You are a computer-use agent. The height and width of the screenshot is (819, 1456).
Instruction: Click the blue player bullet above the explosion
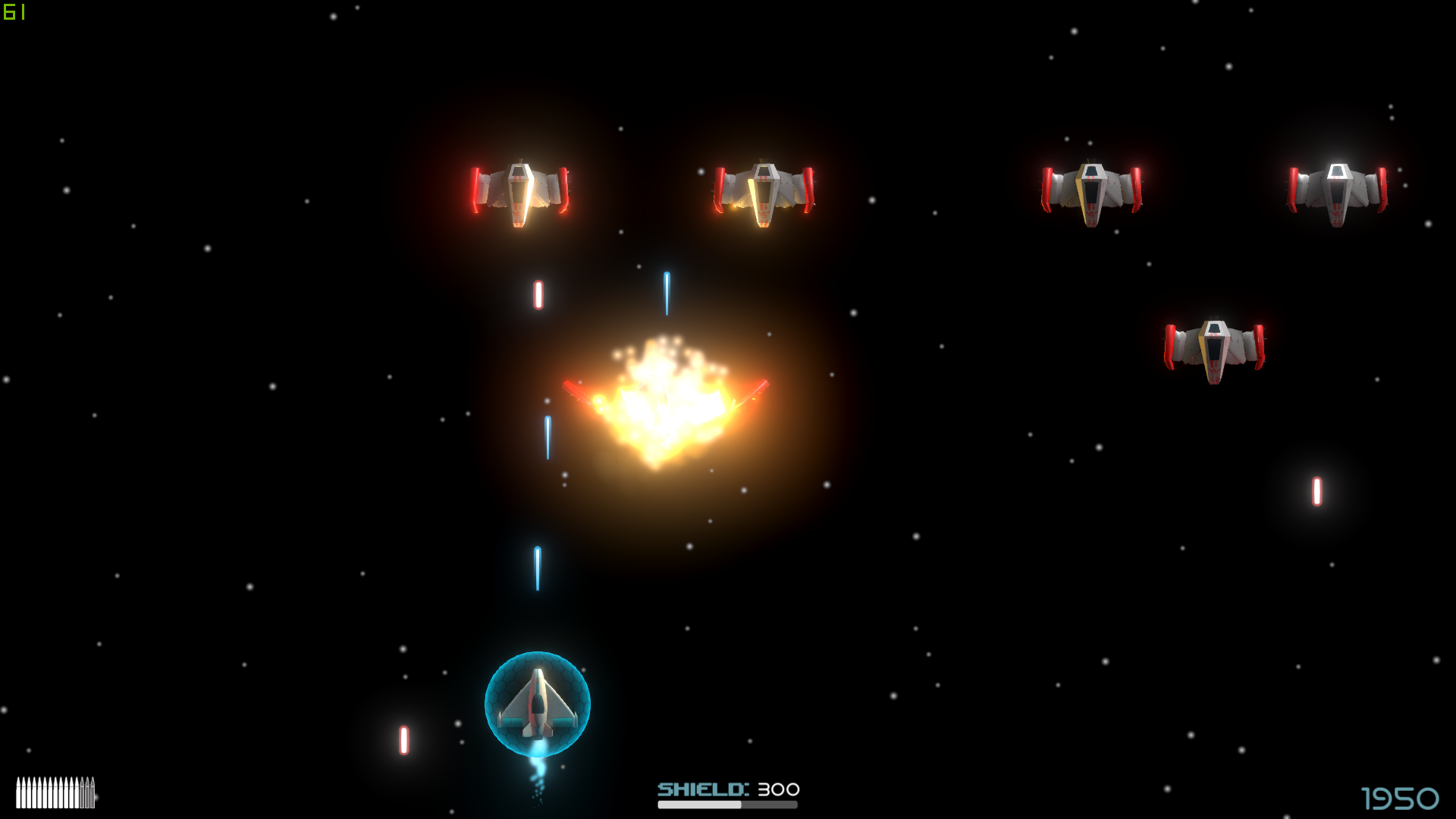click(667, 294)
